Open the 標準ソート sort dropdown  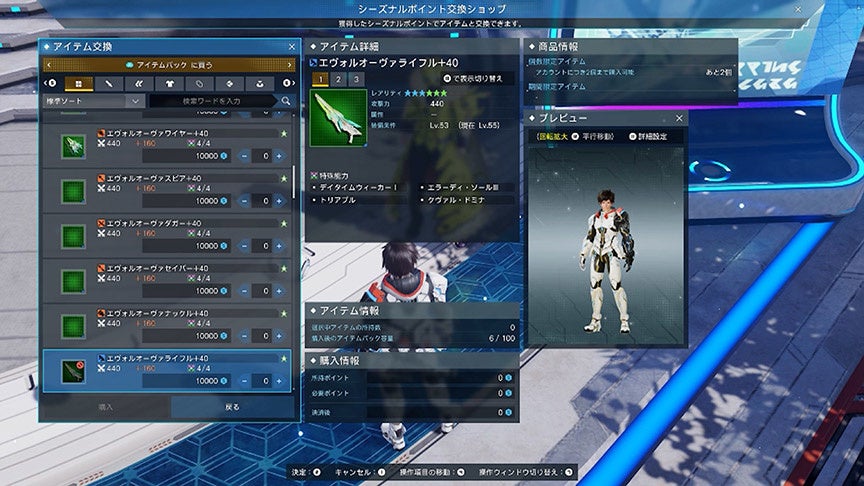pyautogui.click(x=94, y=101)
